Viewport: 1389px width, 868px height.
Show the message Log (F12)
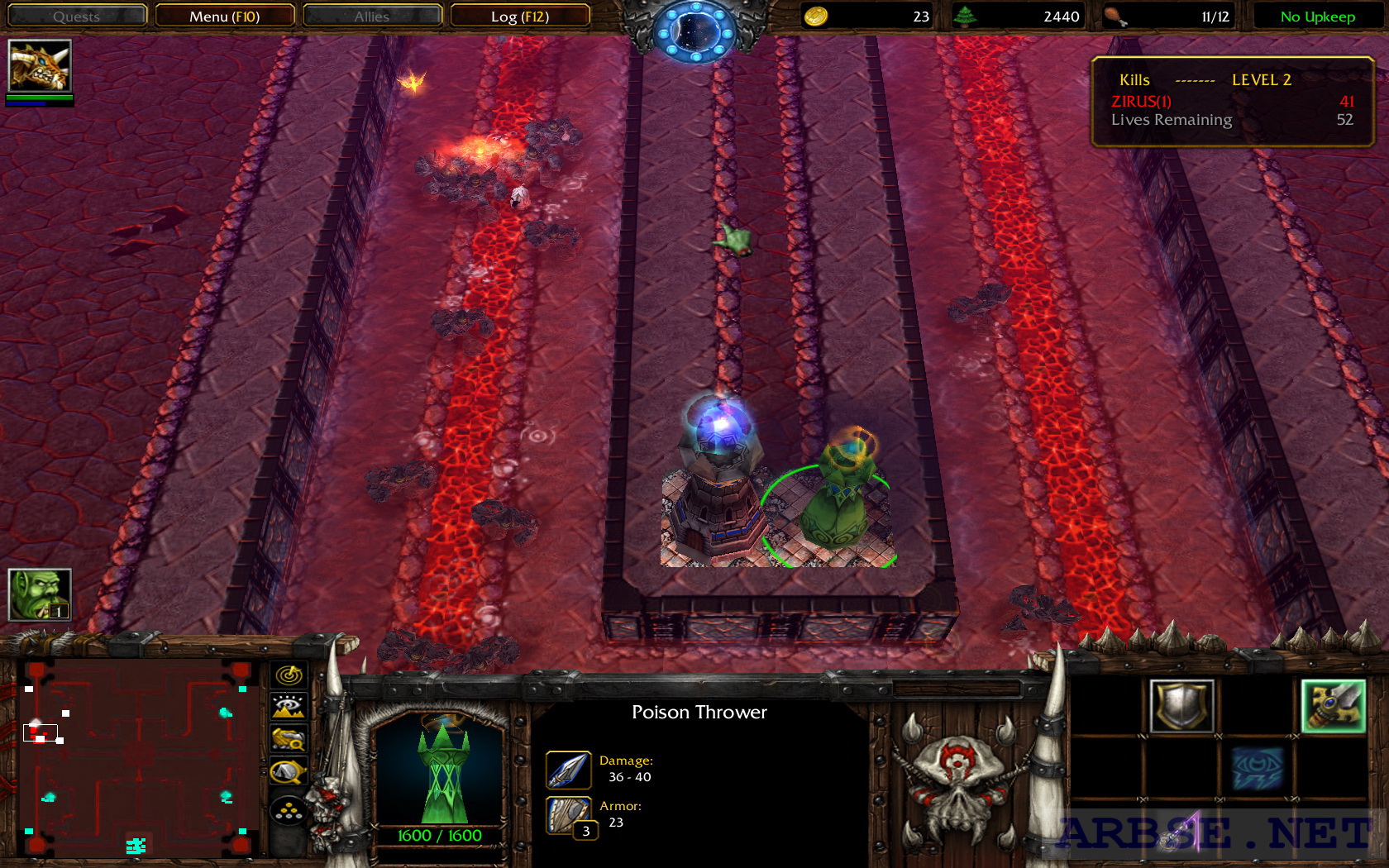click(519, 17)
